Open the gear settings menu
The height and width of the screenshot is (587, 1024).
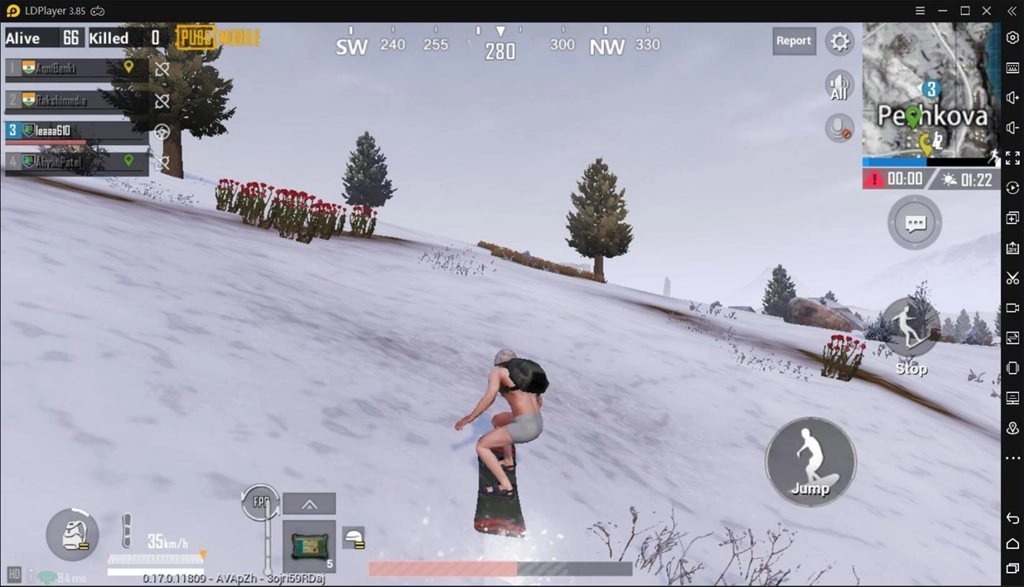840,41
